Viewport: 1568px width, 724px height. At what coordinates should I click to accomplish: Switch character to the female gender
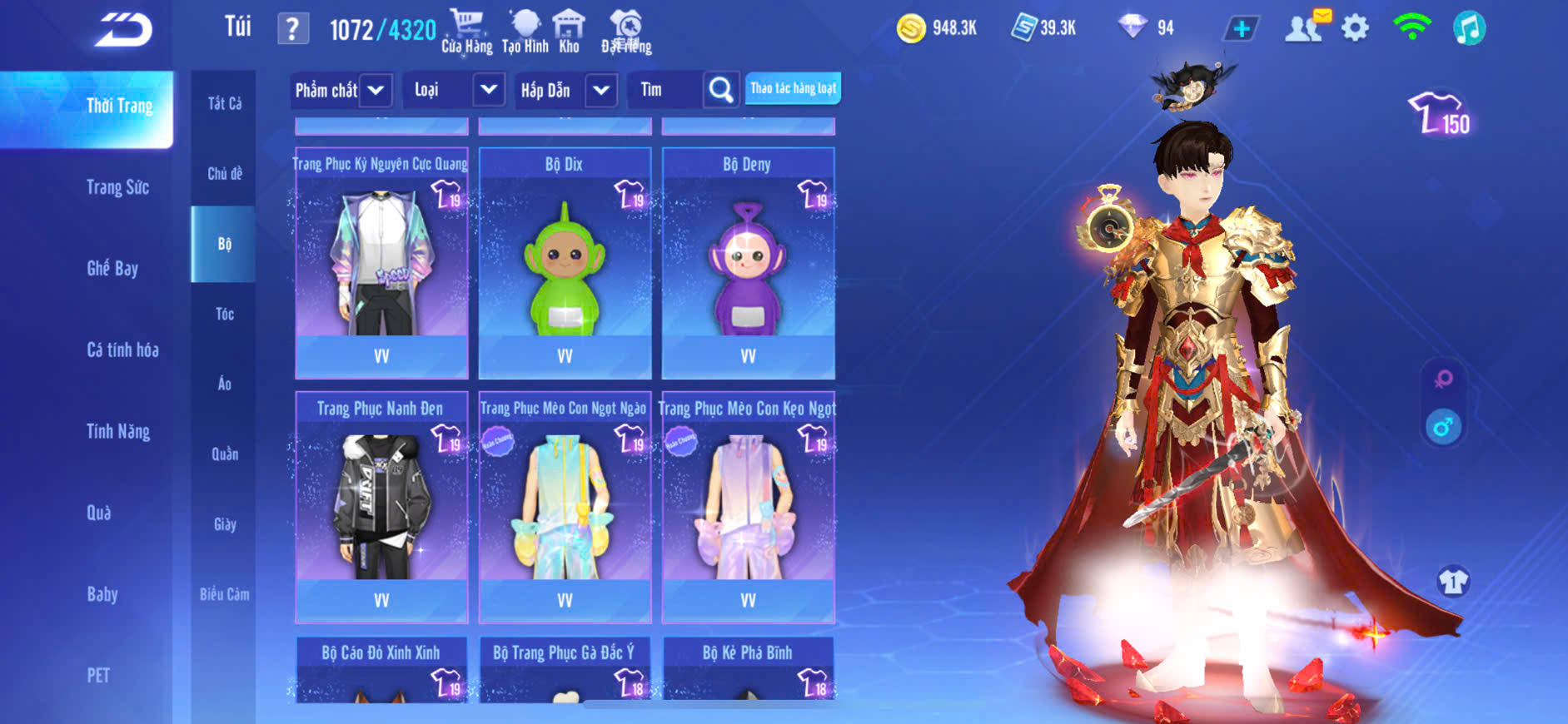tap(1443, 379)
